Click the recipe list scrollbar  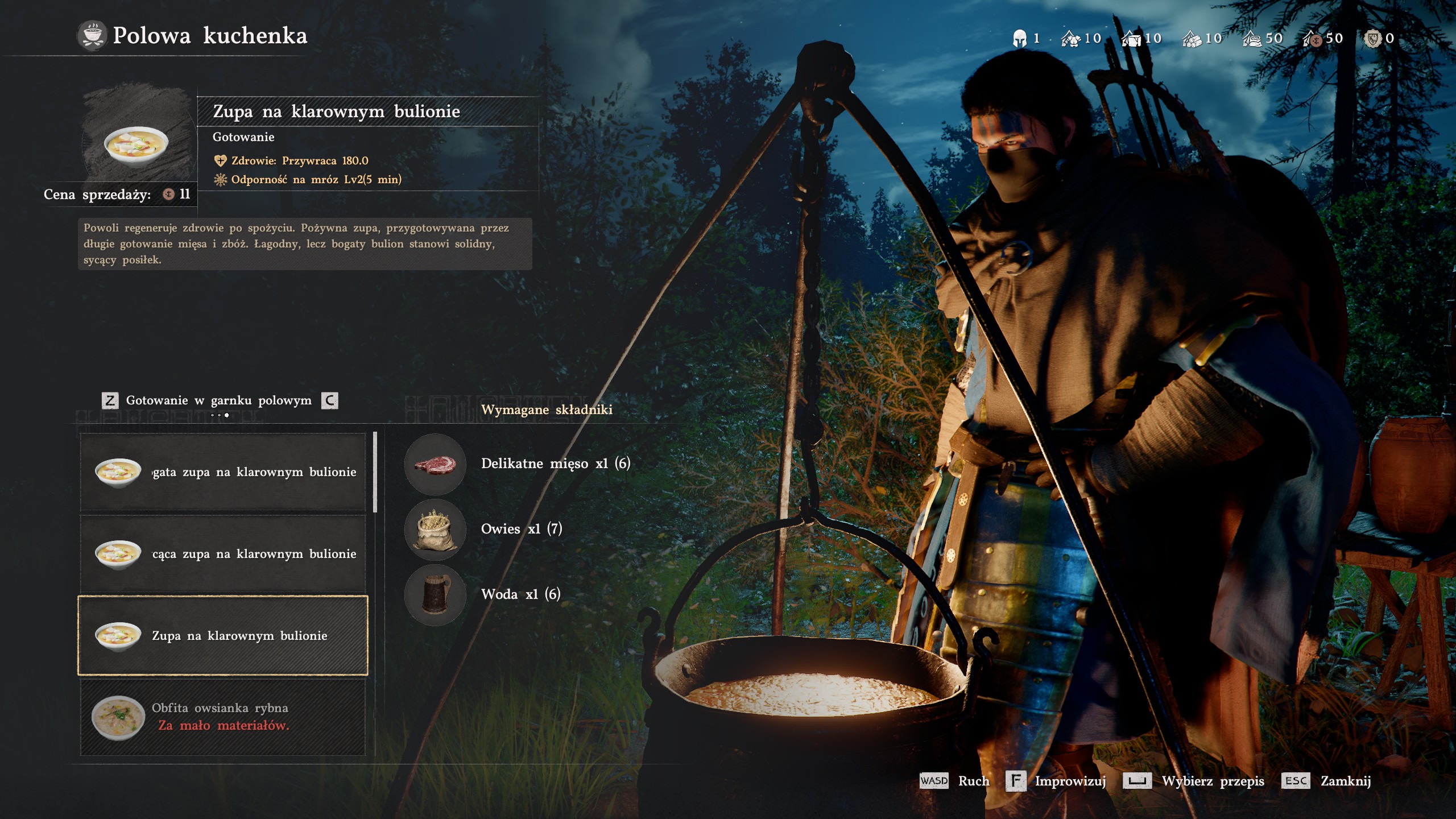(x=375, y=472)
